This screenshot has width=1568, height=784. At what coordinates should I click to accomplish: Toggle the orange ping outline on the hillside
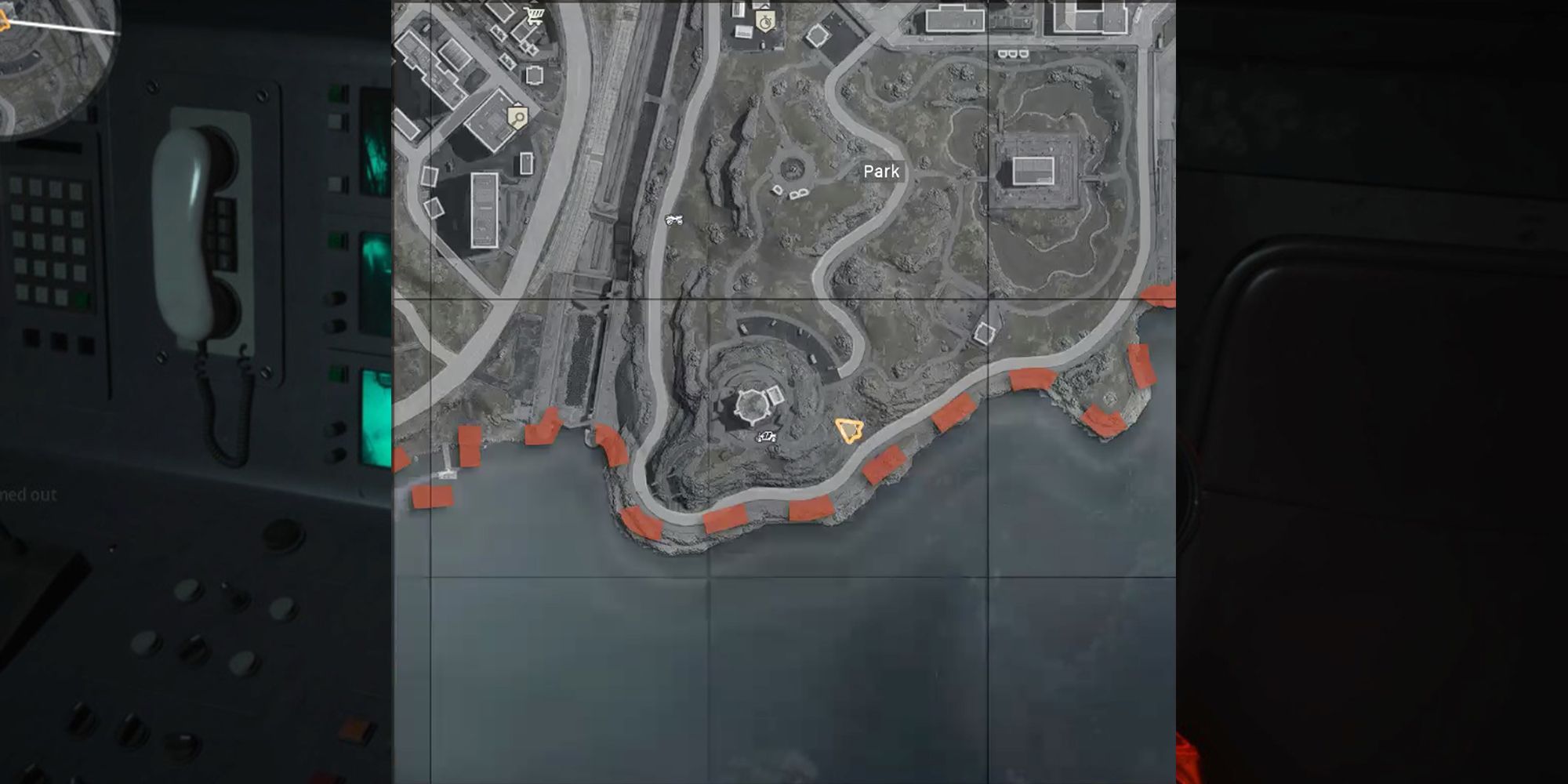[x=849, y=430]
